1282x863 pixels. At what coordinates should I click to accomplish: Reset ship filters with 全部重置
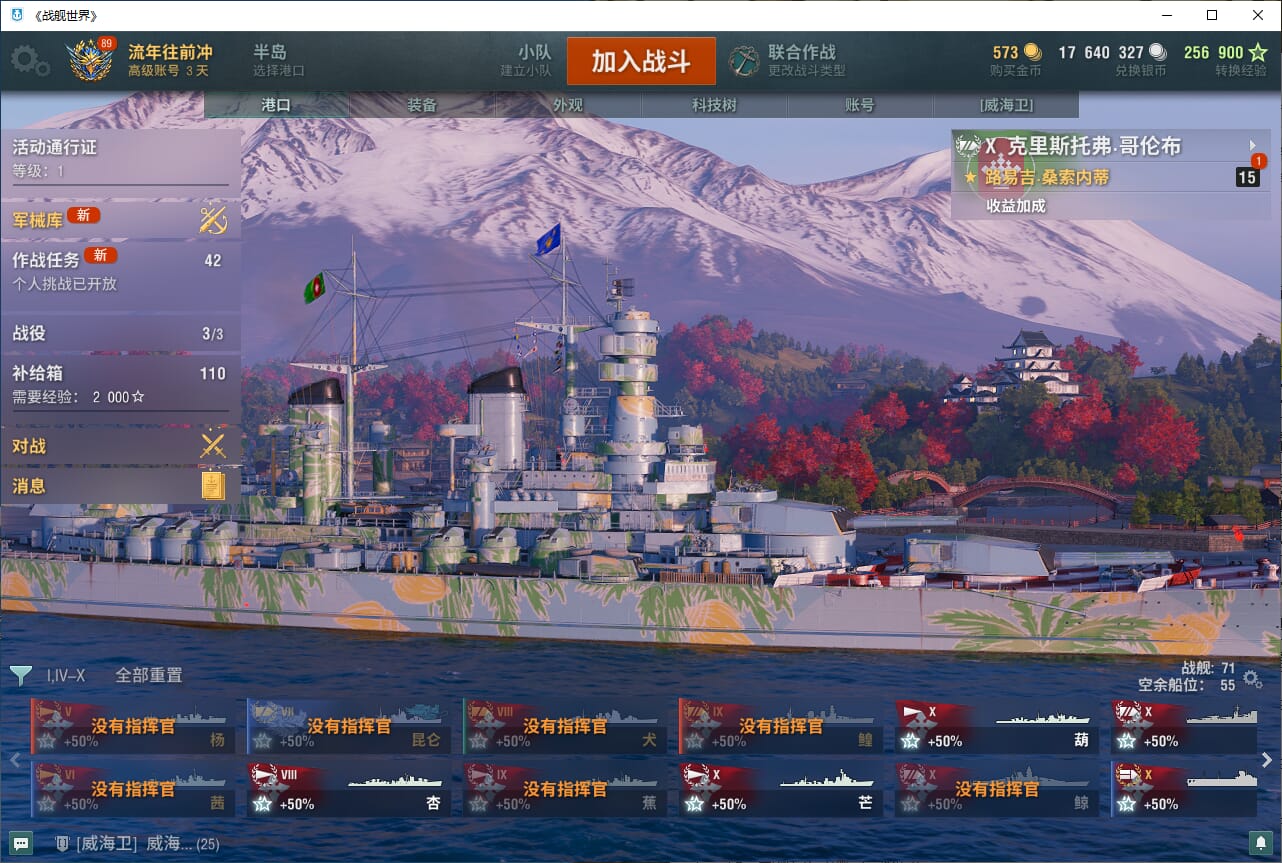(149, 675)
